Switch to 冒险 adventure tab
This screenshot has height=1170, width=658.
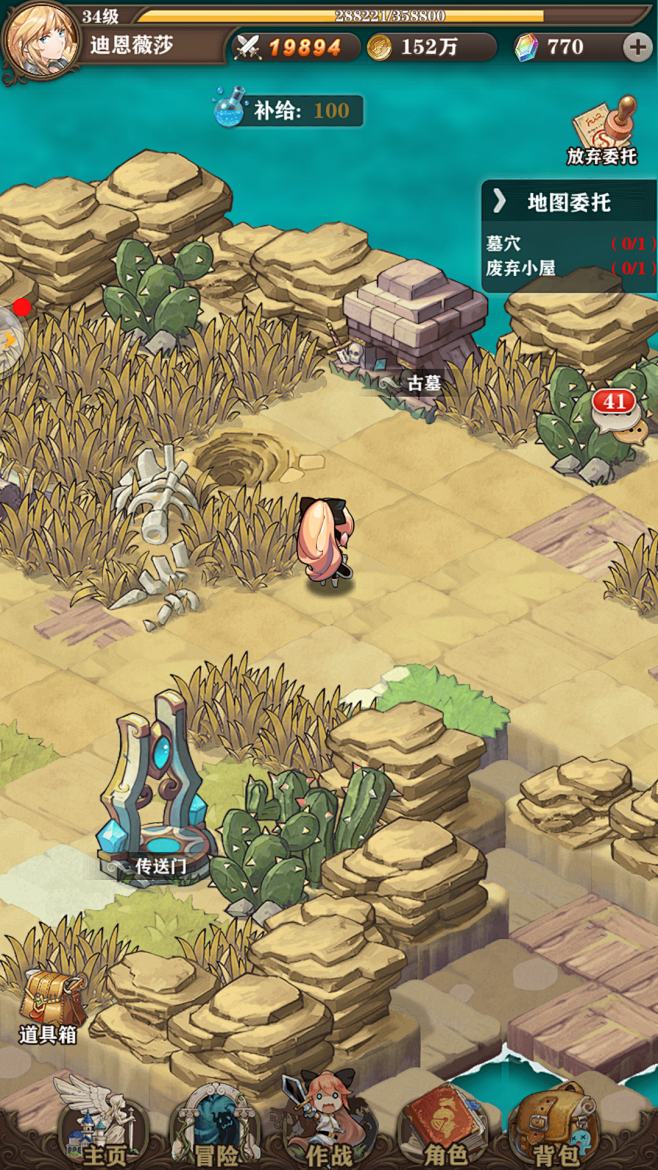[x=210, y=1125]
